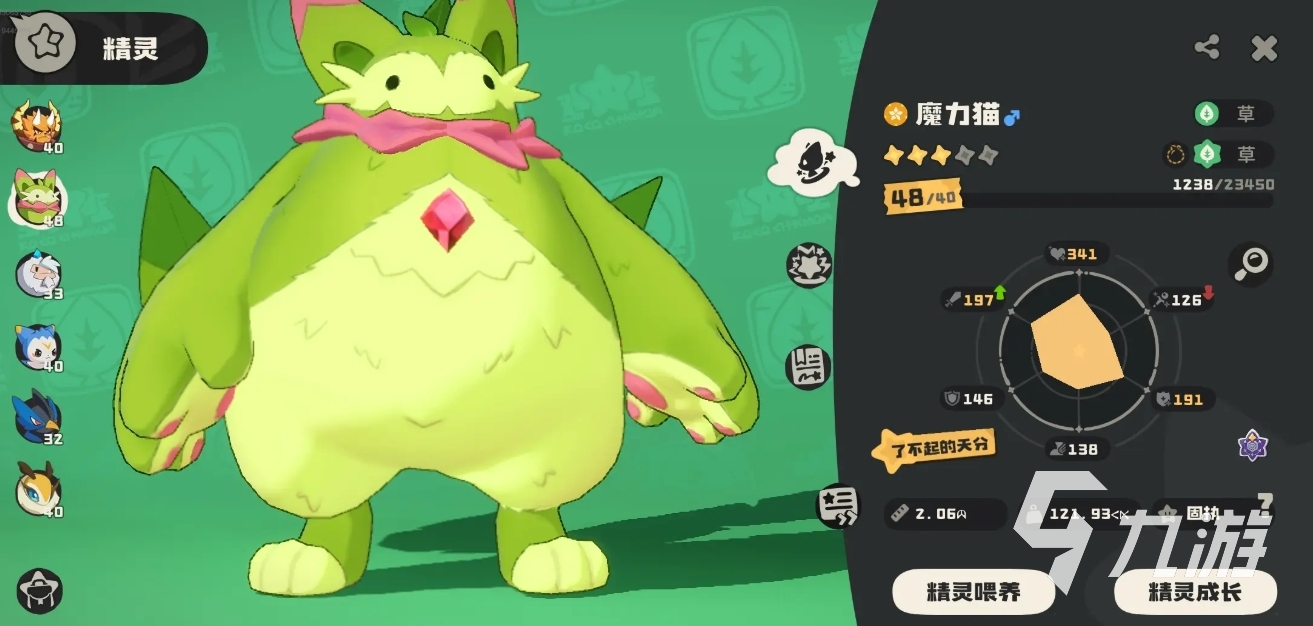Open the map-scroll tab icon
The image size is (1313, 626).
[x=808, y=367]
